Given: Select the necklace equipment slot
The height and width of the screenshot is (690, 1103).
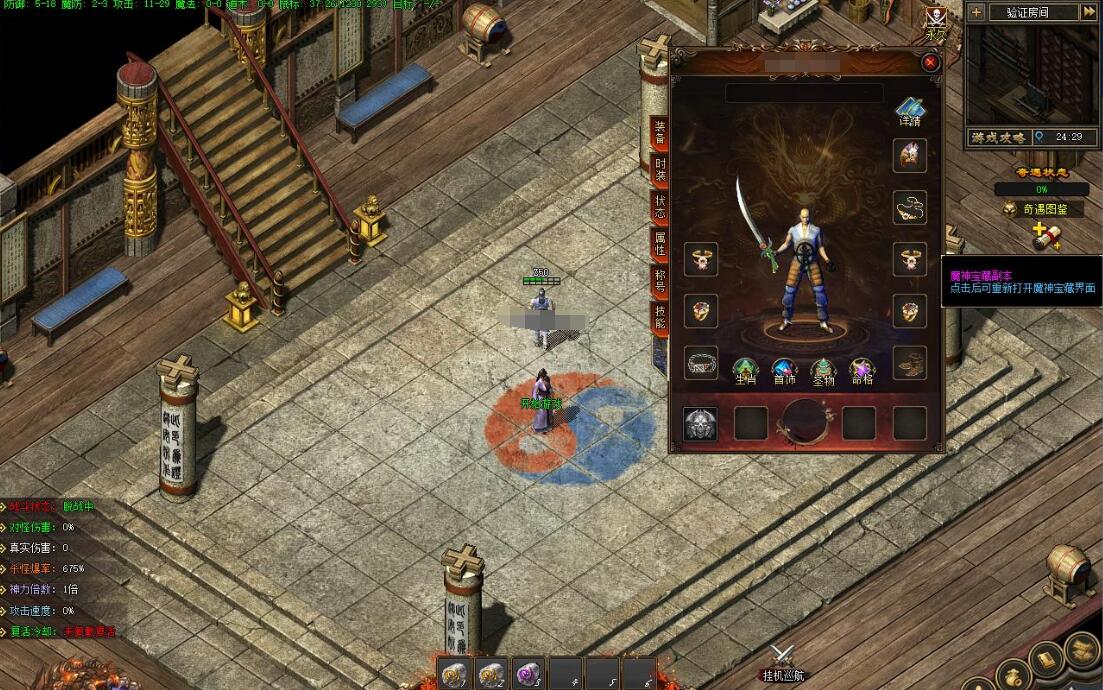Looking at the screenshot, I should point(909,207).
